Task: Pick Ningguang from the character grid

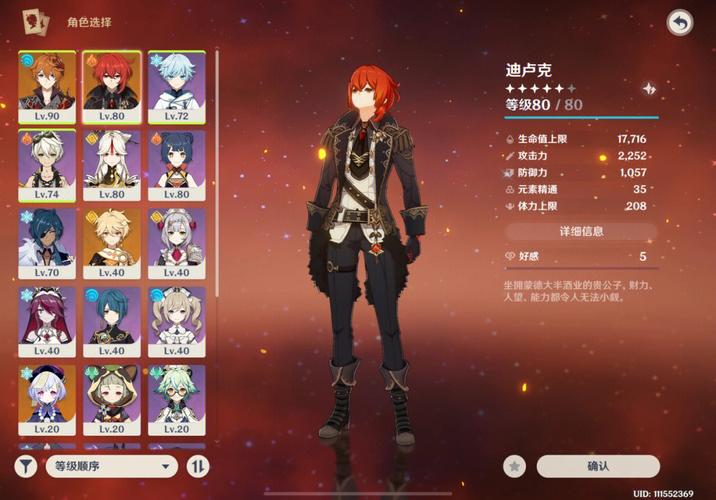Action: pyautogui.click(x=111, y=163)
